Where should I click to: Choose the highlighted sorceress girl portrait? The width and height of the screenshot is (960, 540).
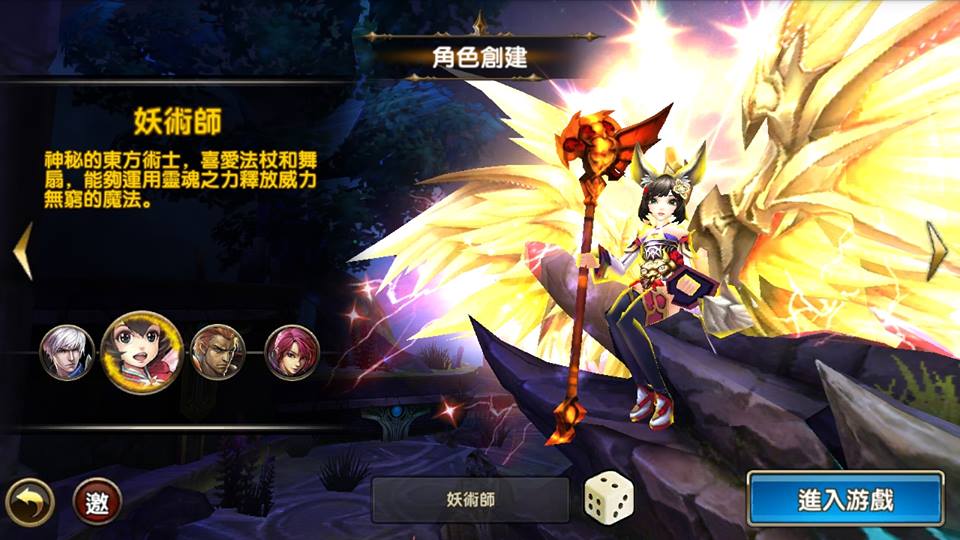coord(140,351)
